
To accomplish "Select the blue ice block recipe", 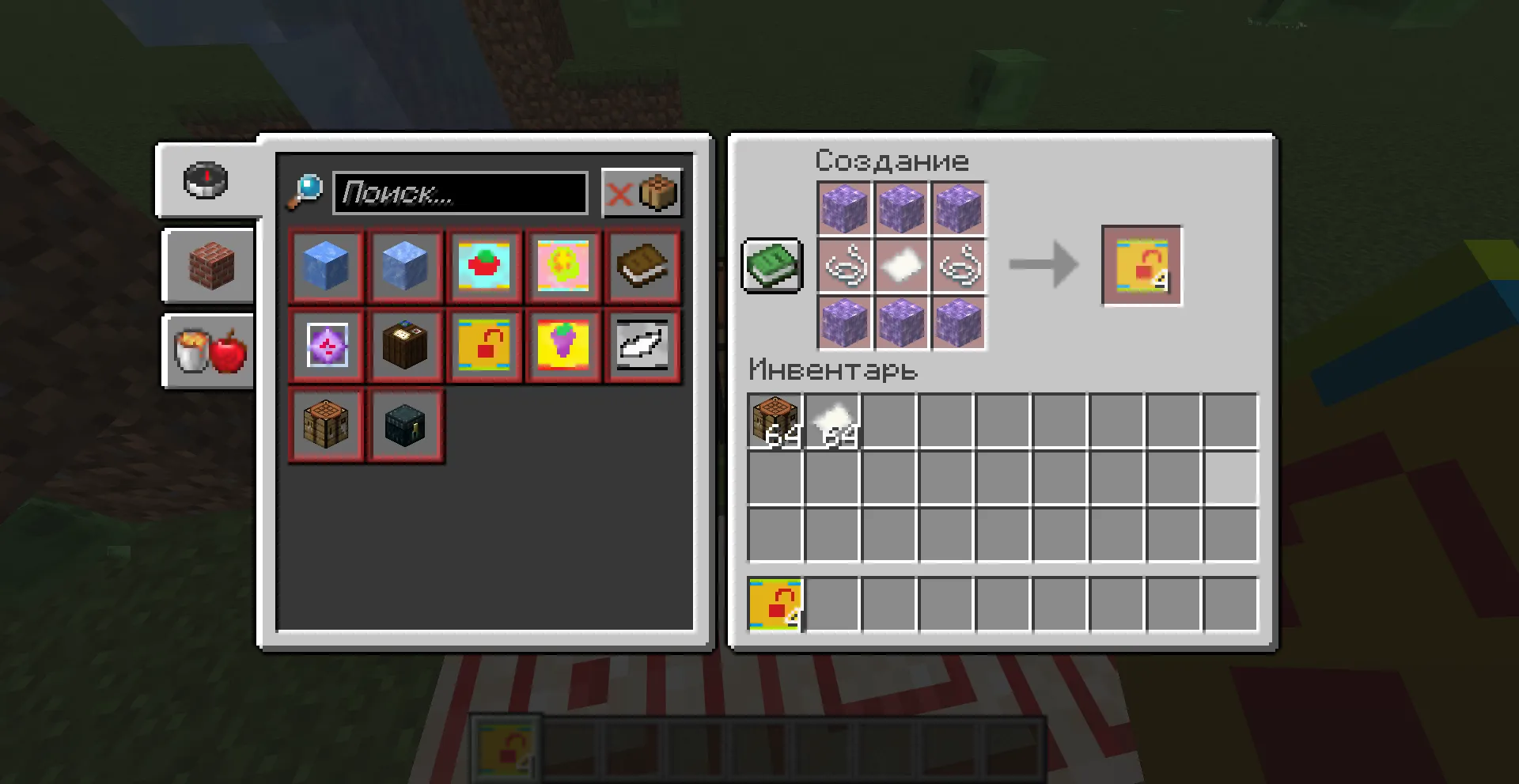I will tap(326, 266).
